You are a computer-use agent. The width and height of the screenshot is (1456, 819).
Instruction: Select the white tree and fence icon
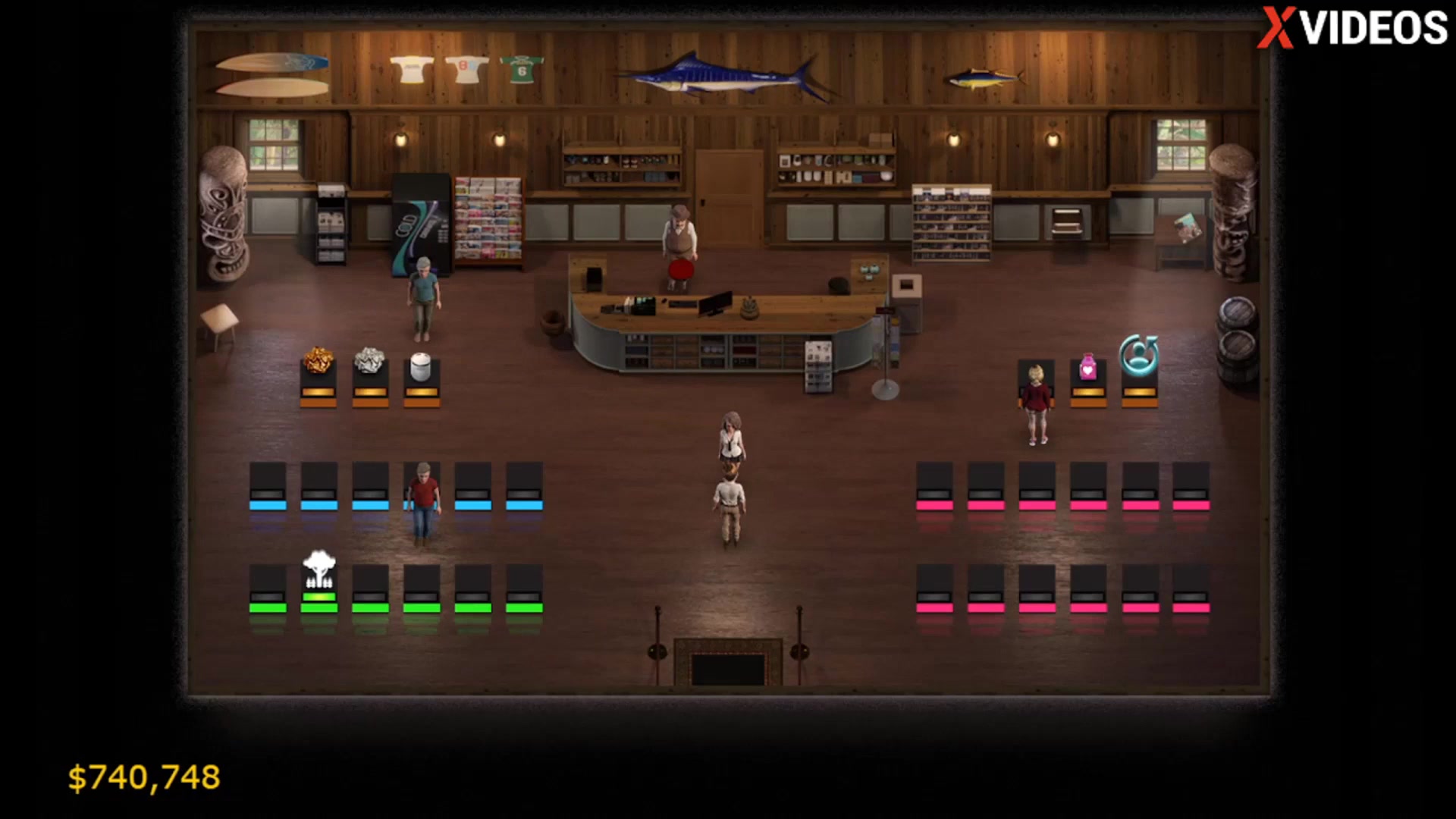pos(319,570)
